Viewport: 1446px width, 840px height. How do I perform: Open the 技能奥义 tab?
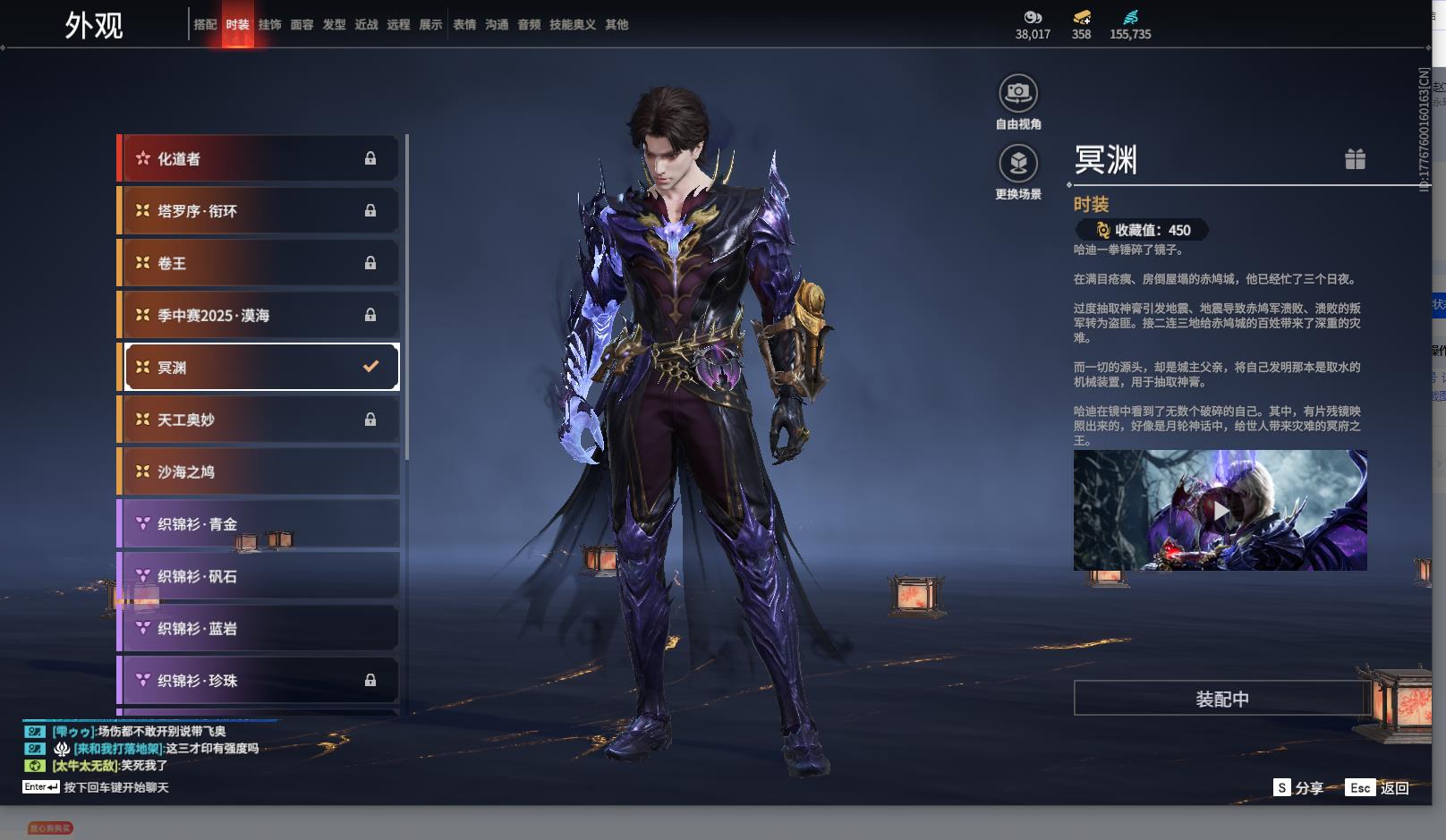point(573,25)
